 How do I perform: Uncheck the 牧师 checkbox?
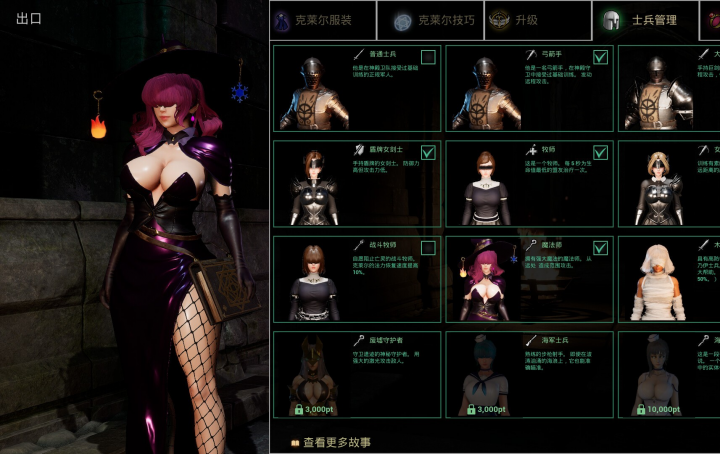click(600, 153)
